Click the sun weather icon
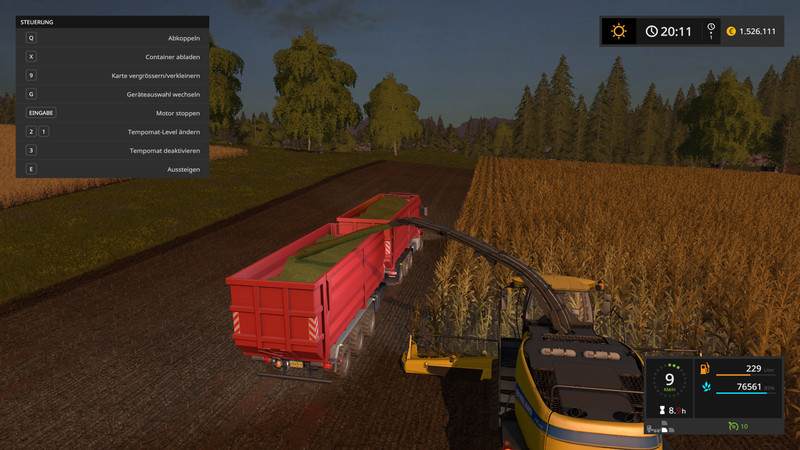Image resolution: width=800 pixels, height=450 pixels. 619,31
